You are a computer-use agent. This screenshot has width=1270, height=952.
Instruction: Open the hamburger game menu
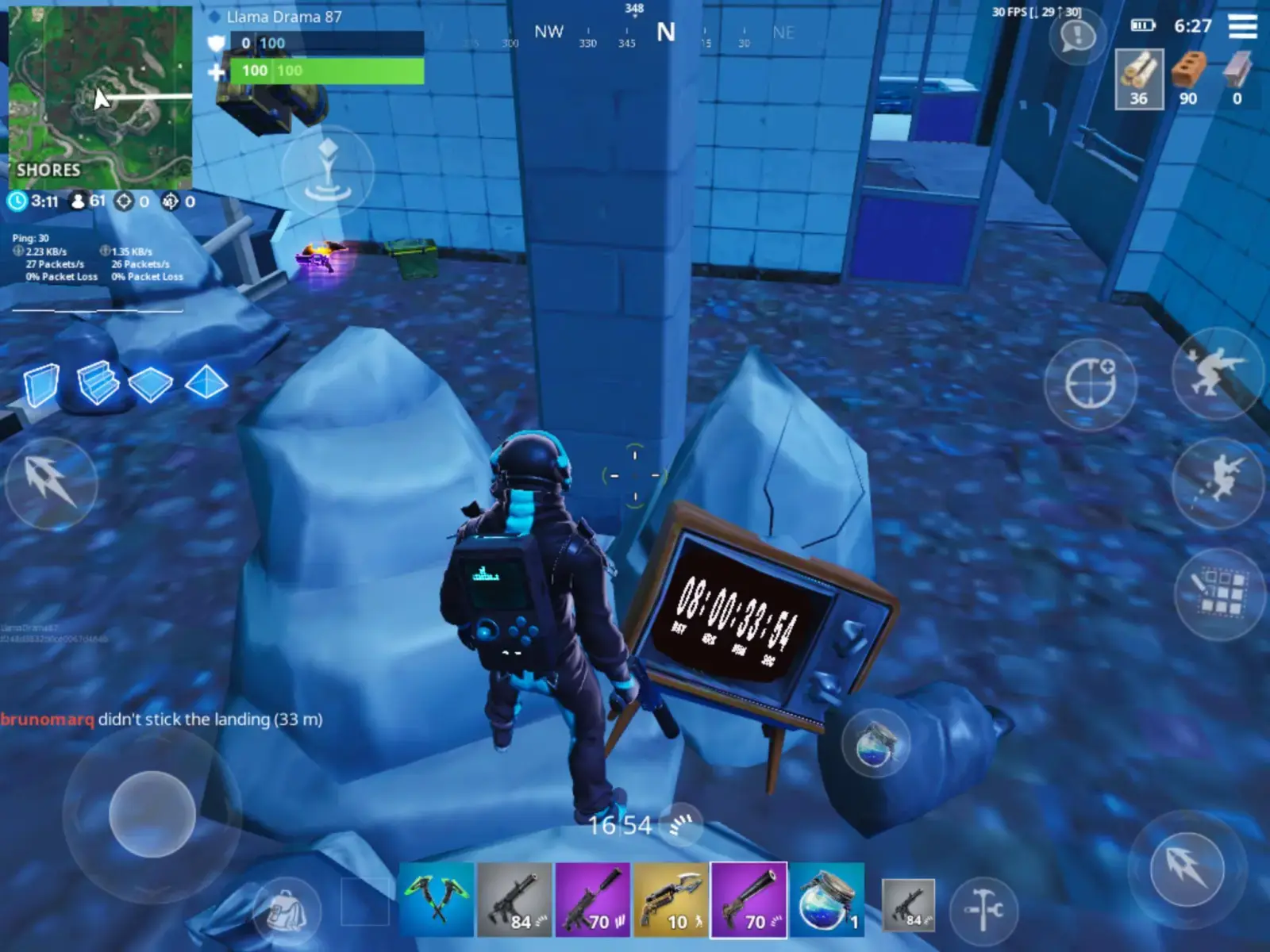click(x=1238, y=24)
